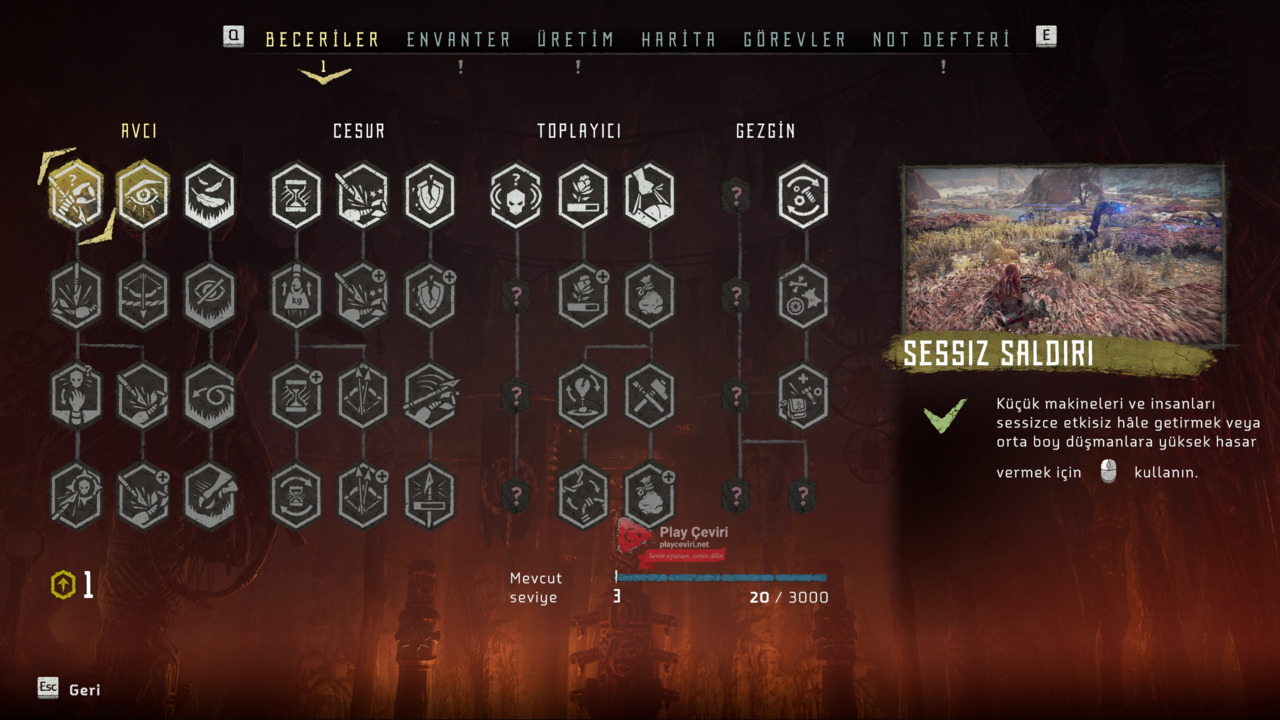Switch to the GÖREVLER quests tab
This screenshot has width=1280, height=720.
coord(794,40)
